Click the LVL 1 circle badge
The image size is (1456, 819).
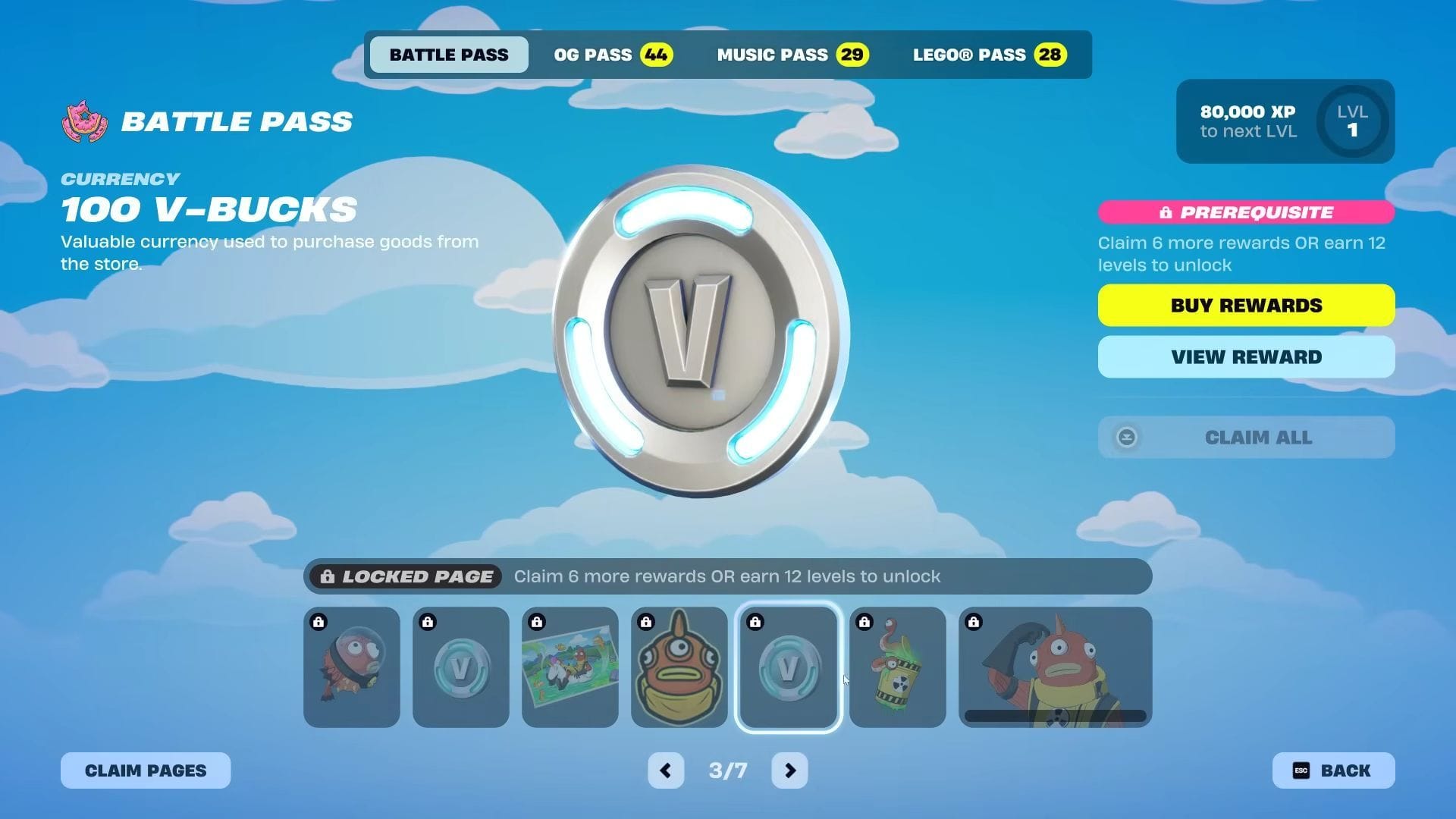1351,121
